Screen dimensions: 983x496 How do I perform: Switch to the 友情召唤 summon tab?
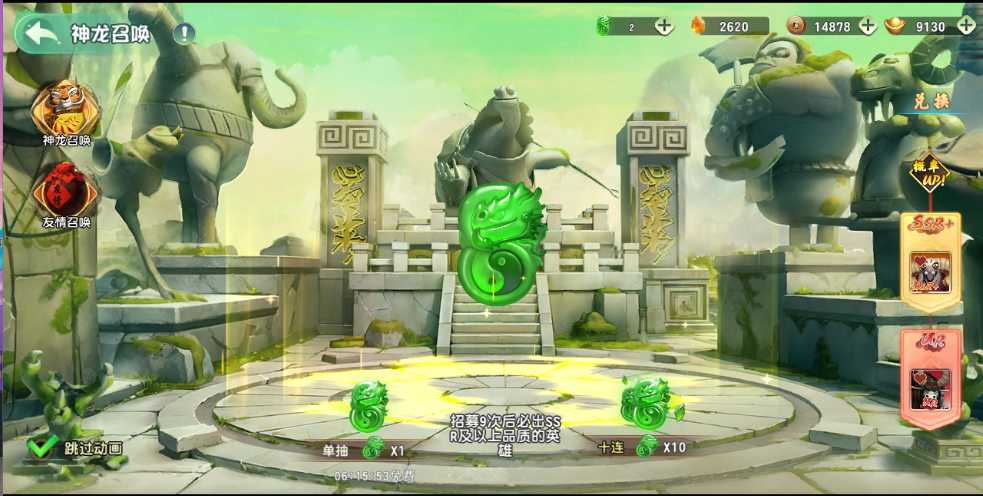click(x=66, y=194)
